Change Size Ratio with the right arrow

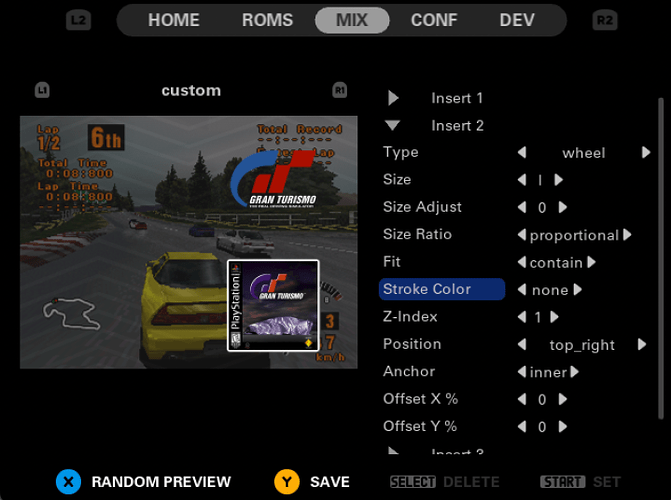tap(627, 236)
